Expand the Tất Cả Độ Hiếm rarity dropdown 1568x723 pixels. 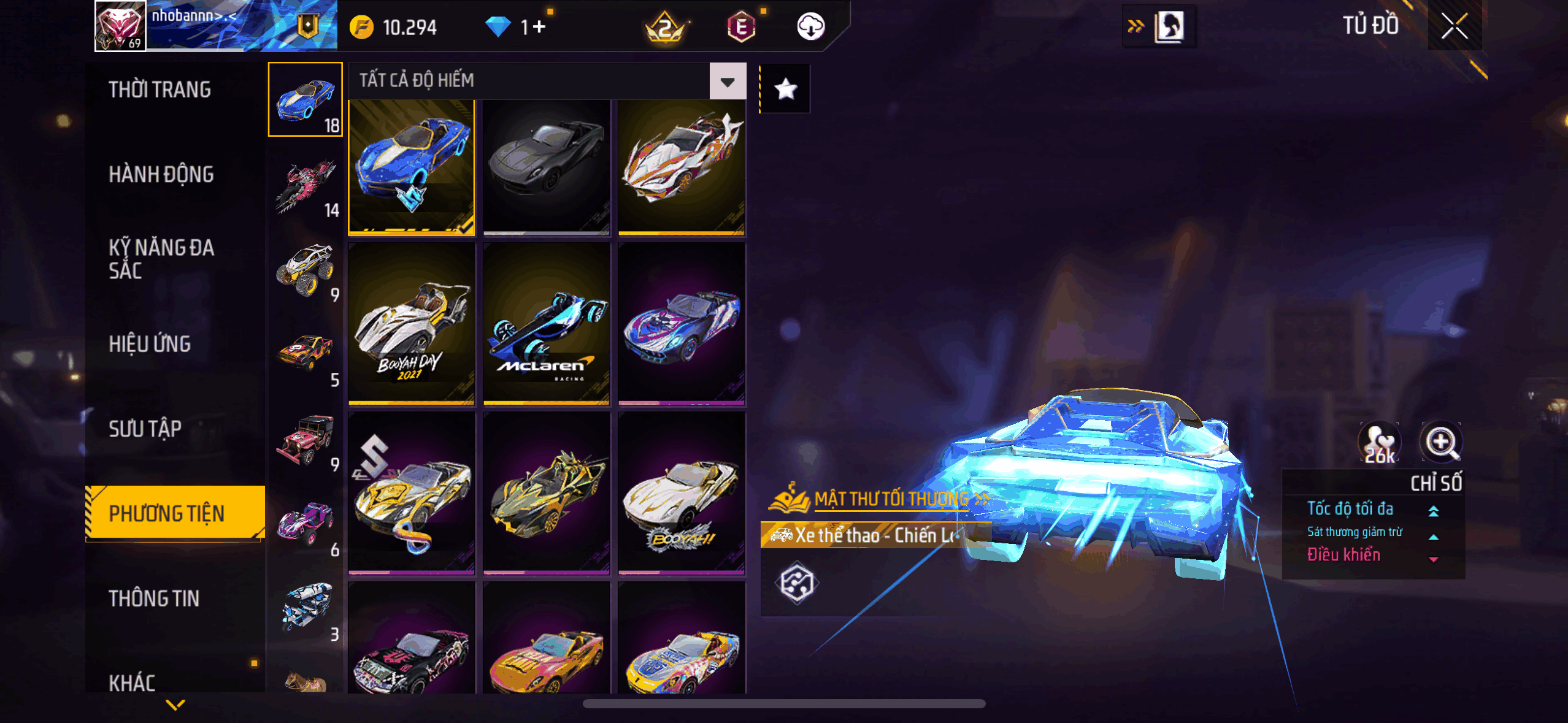tap(728, 81)
